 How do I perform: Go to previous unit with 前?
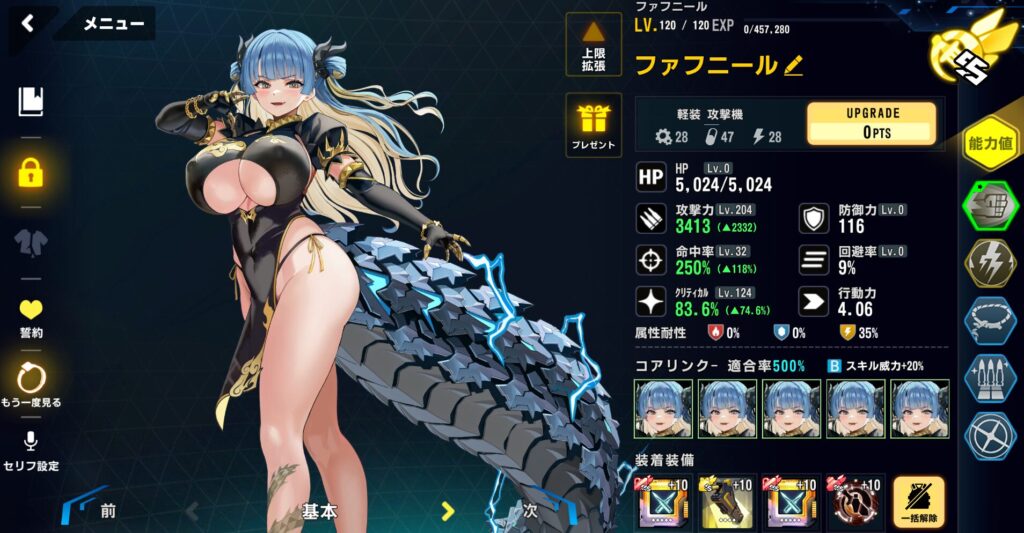coord(107,511)
